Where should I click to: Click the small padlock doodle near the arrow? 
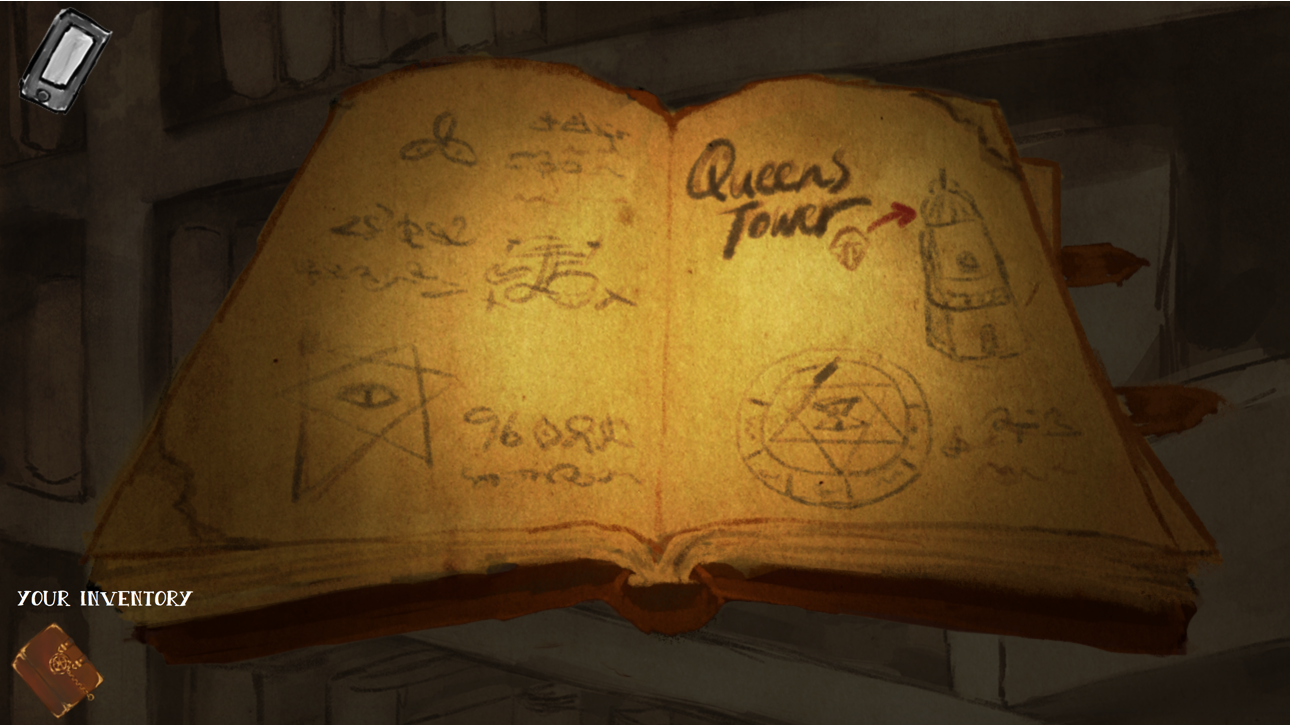click(848, 245)
